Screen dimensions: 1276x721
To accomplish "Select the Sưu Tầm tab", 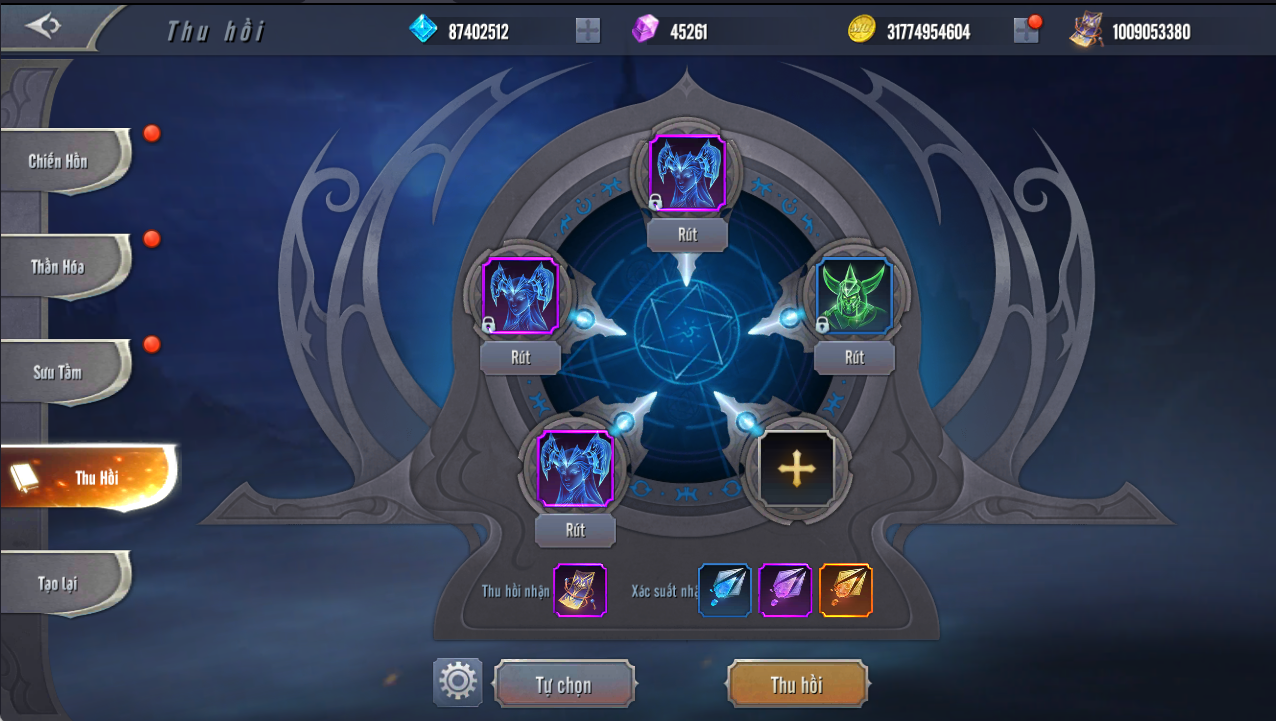I will [62, 373].
